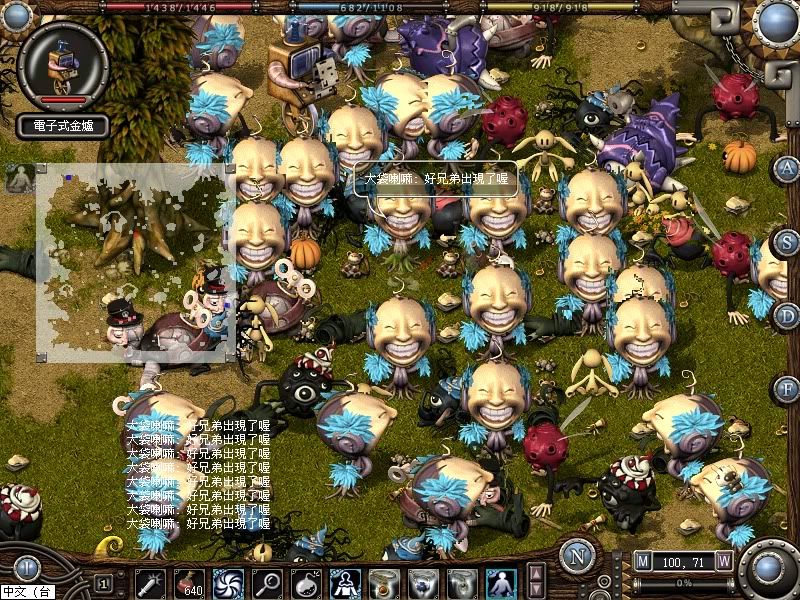Select the wand hotbar slot
The height and width of the screenshot is (600, 800).
[151, 582]
